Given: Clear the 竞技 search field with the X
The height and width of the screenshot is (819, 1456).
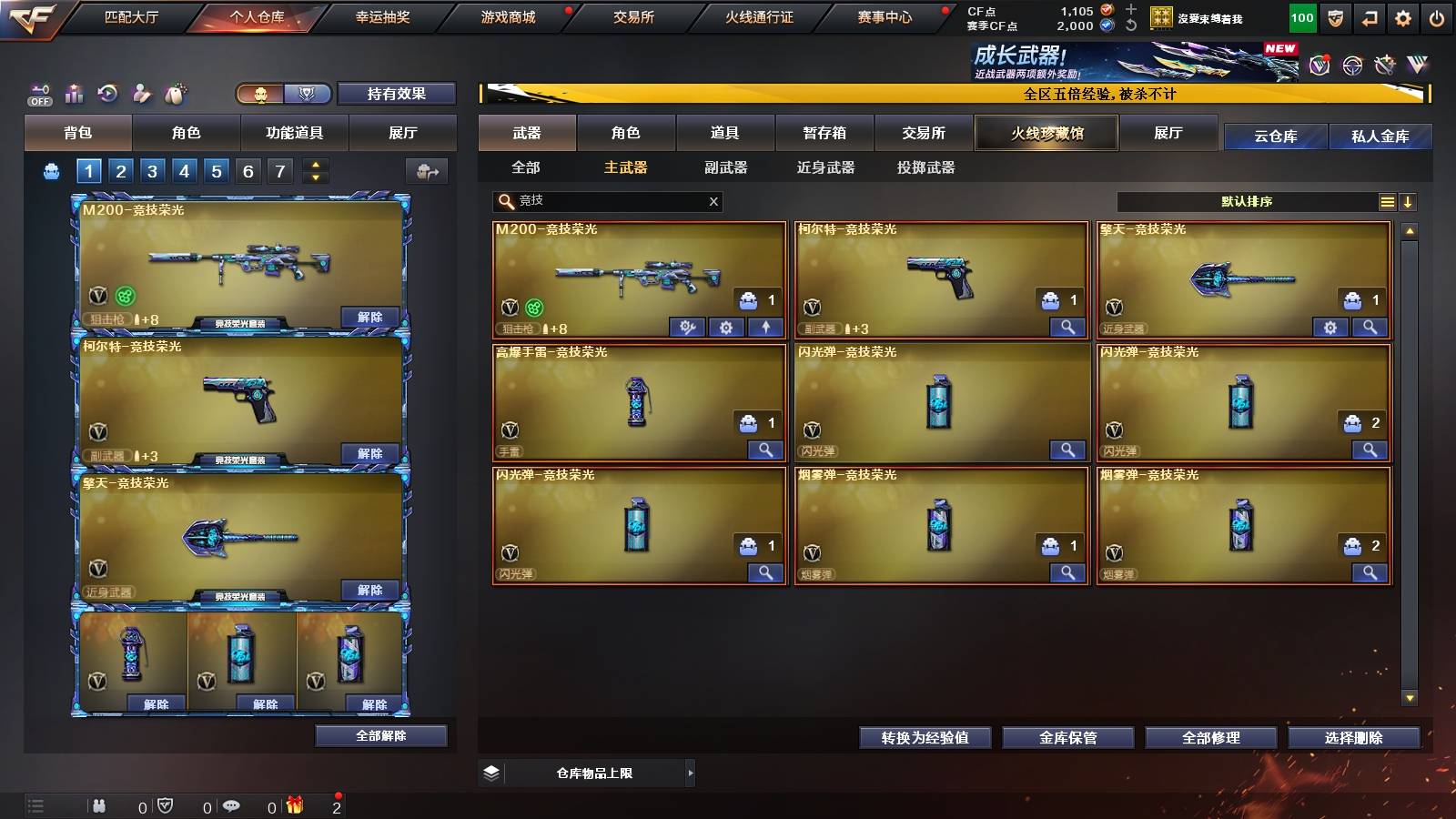Looking at the screenshot, I should pyautogui.click(x=714, y=202).
